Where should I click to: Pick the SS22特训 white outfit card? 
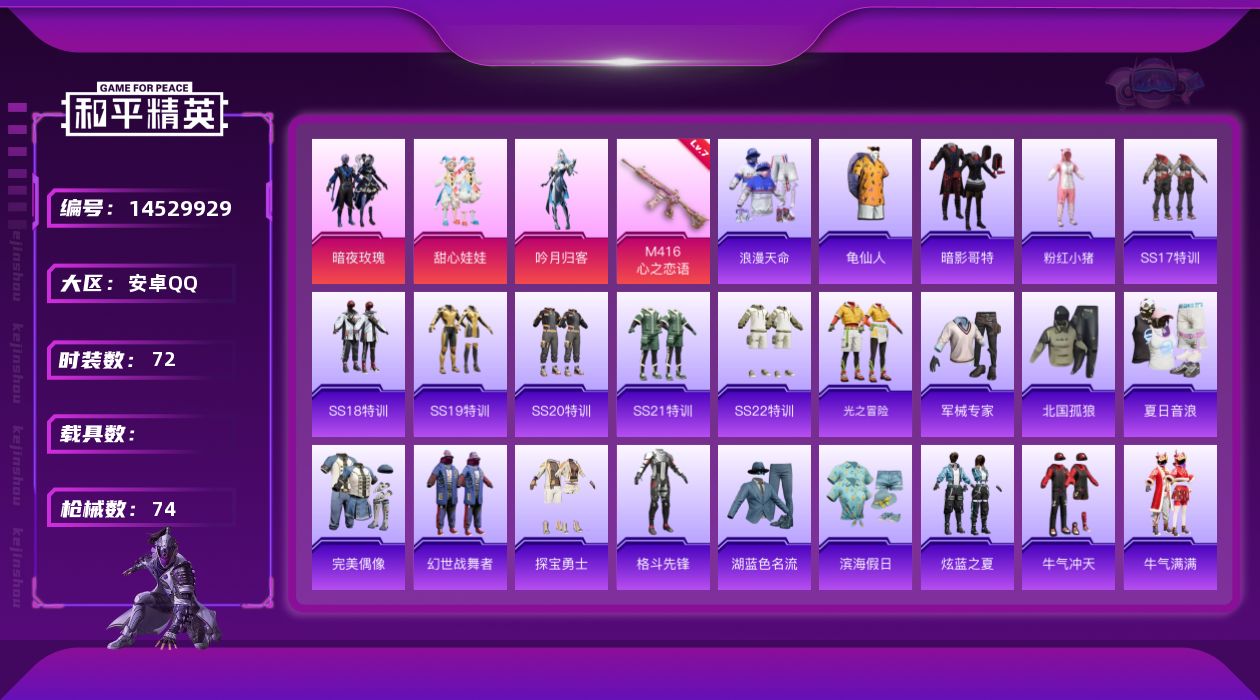(x=764, y=363)
